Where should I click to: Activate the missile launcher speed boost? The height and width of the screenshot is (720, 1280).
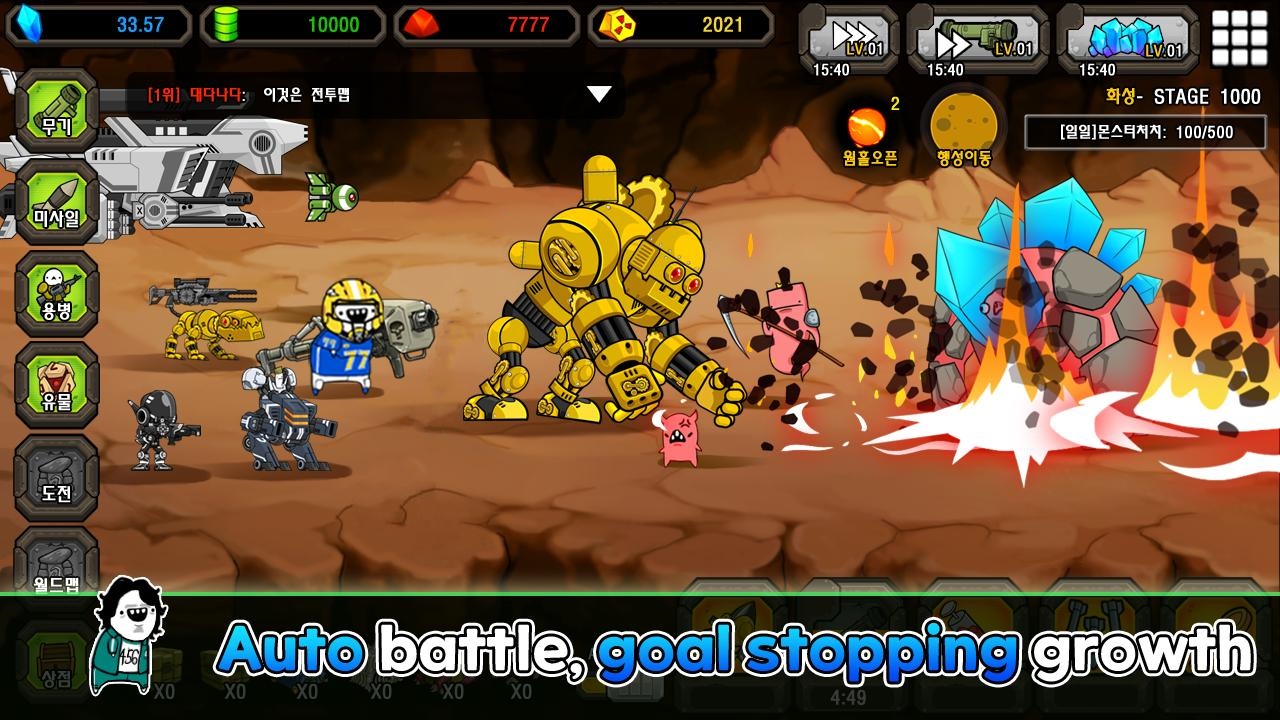coord(979,38)
